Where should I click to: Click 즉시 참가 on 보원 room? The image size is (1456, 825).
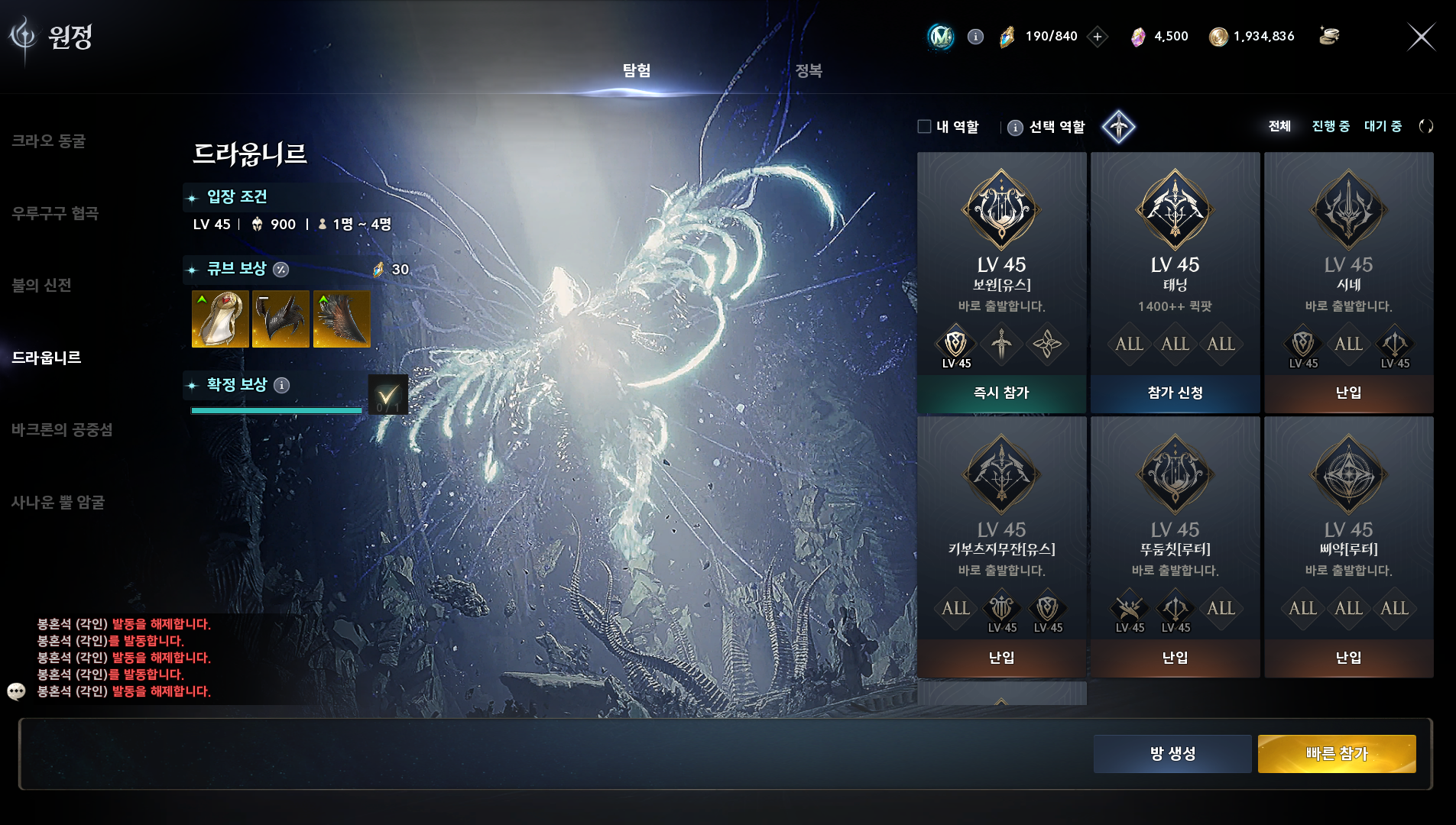pyautogui.click(x=1001, y=393)
